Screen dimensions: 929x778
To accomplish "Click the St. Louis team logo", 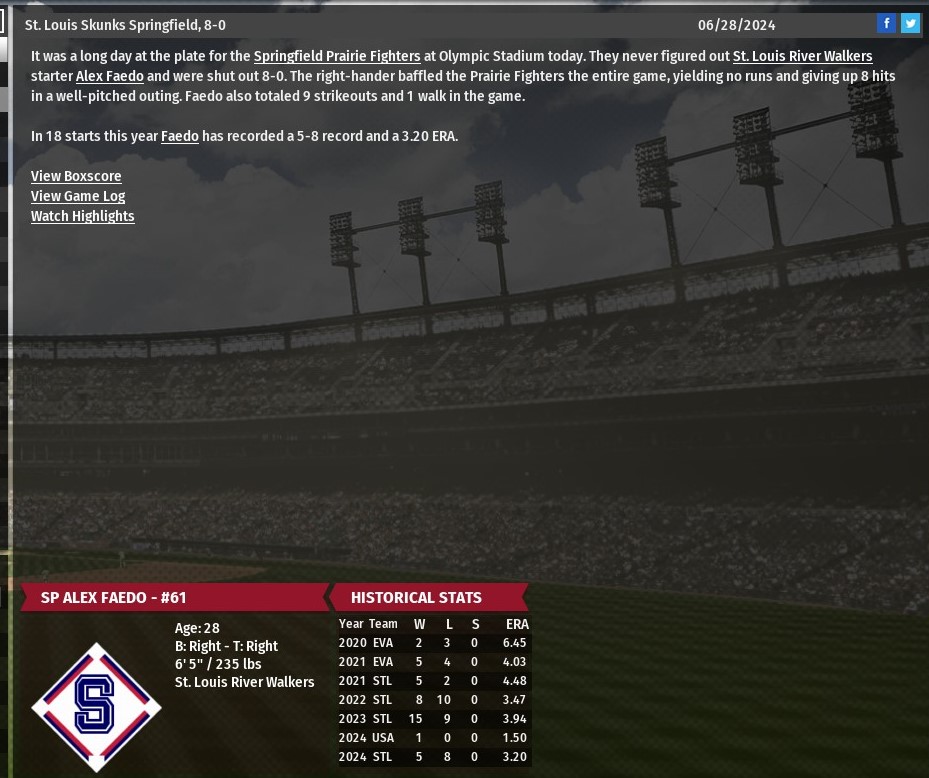I will click(96, 706).
